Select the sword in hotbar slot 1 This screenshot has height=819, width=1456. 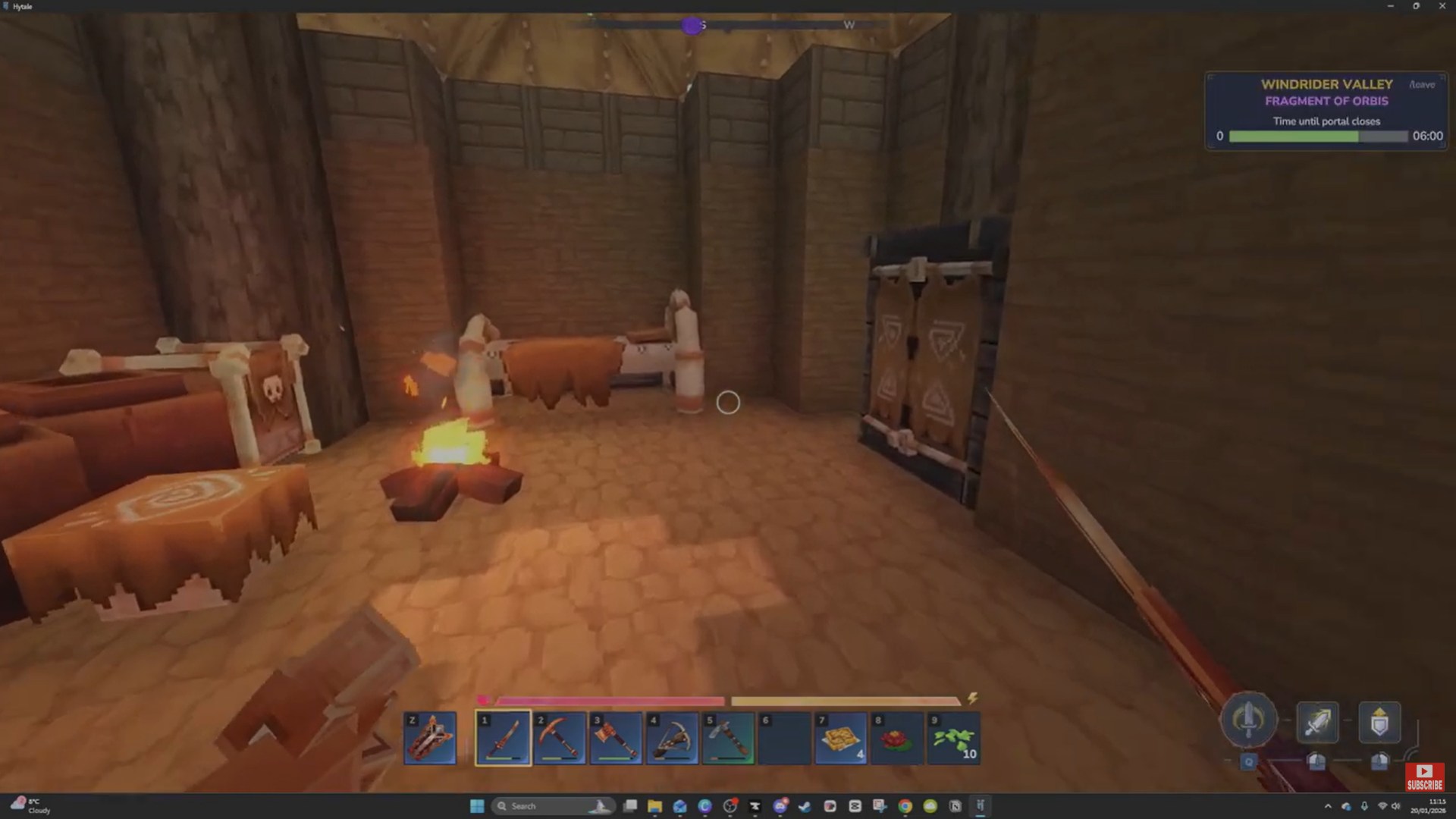(503, 737)
